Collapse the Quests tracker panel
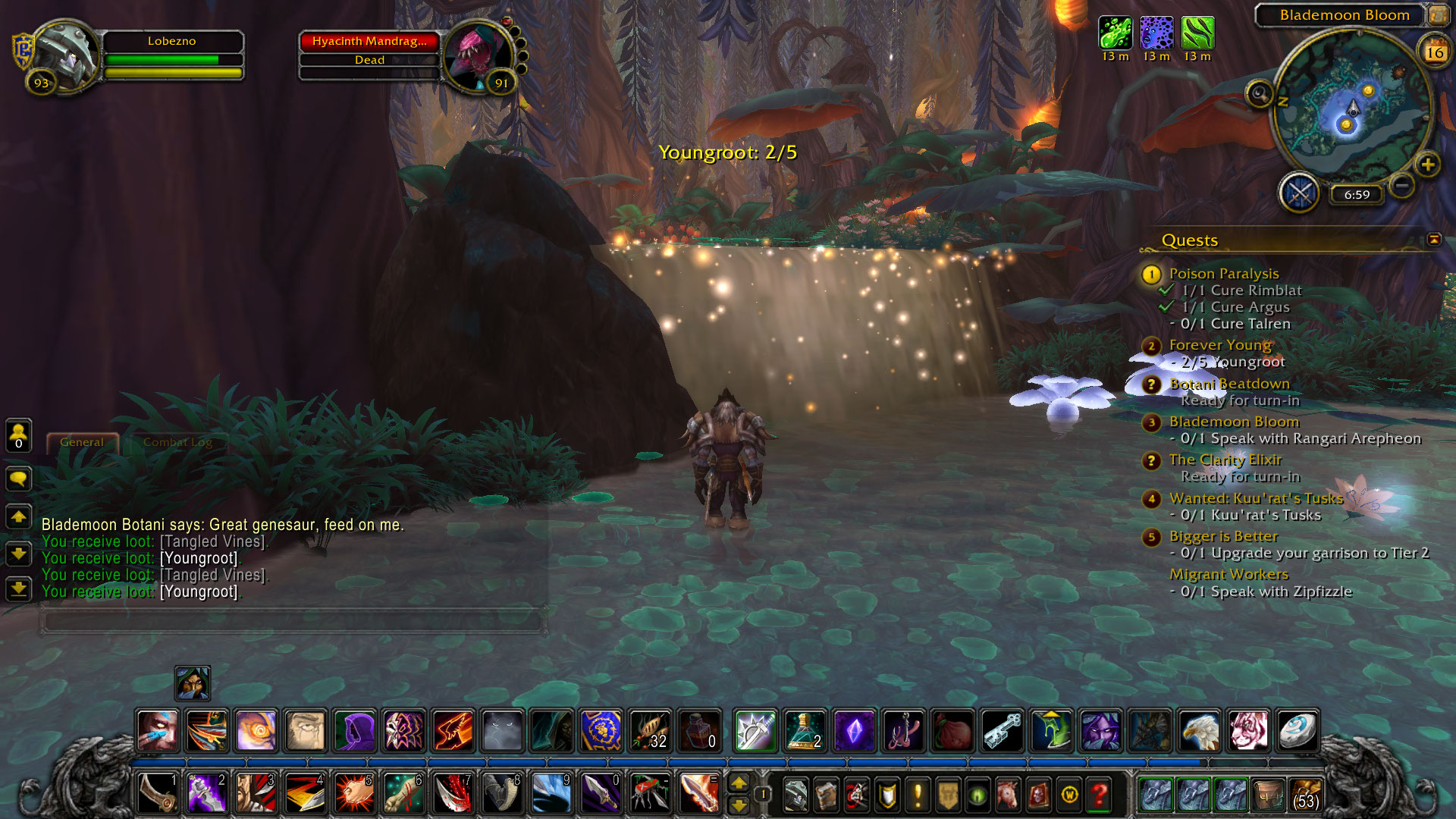The image size is (1456, 819). 1433,240
